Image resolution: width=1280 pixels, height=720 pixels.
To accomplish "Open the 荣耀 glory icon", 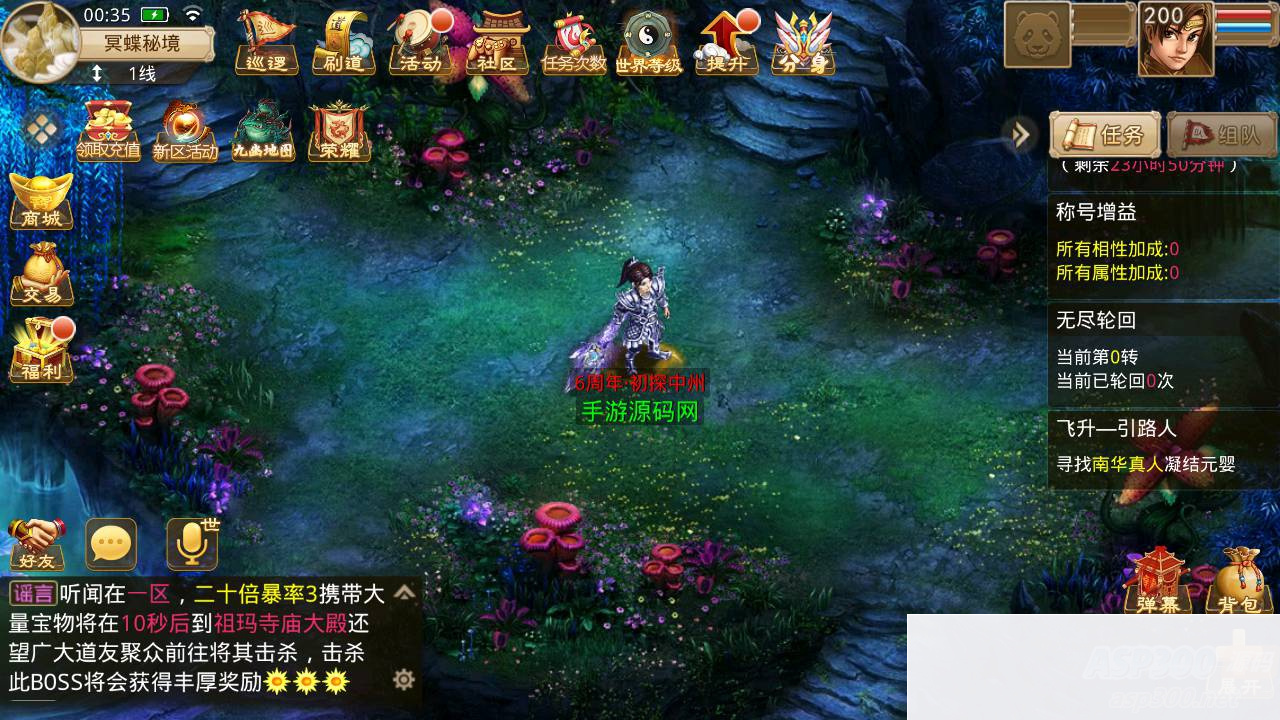I will point(339,131).
